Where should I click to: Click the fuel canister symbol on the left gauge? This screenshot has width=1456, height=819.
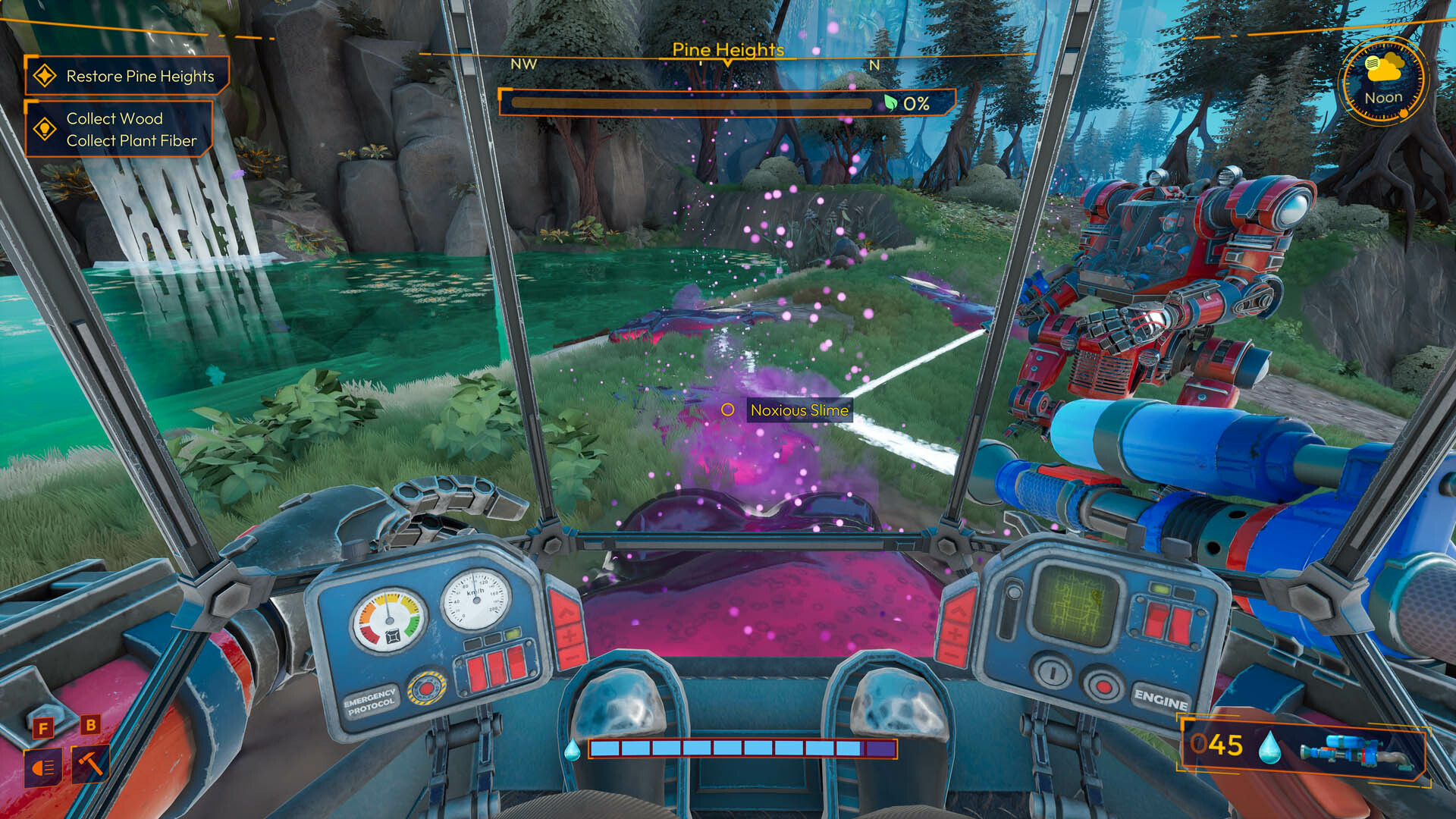click(394, 636)
